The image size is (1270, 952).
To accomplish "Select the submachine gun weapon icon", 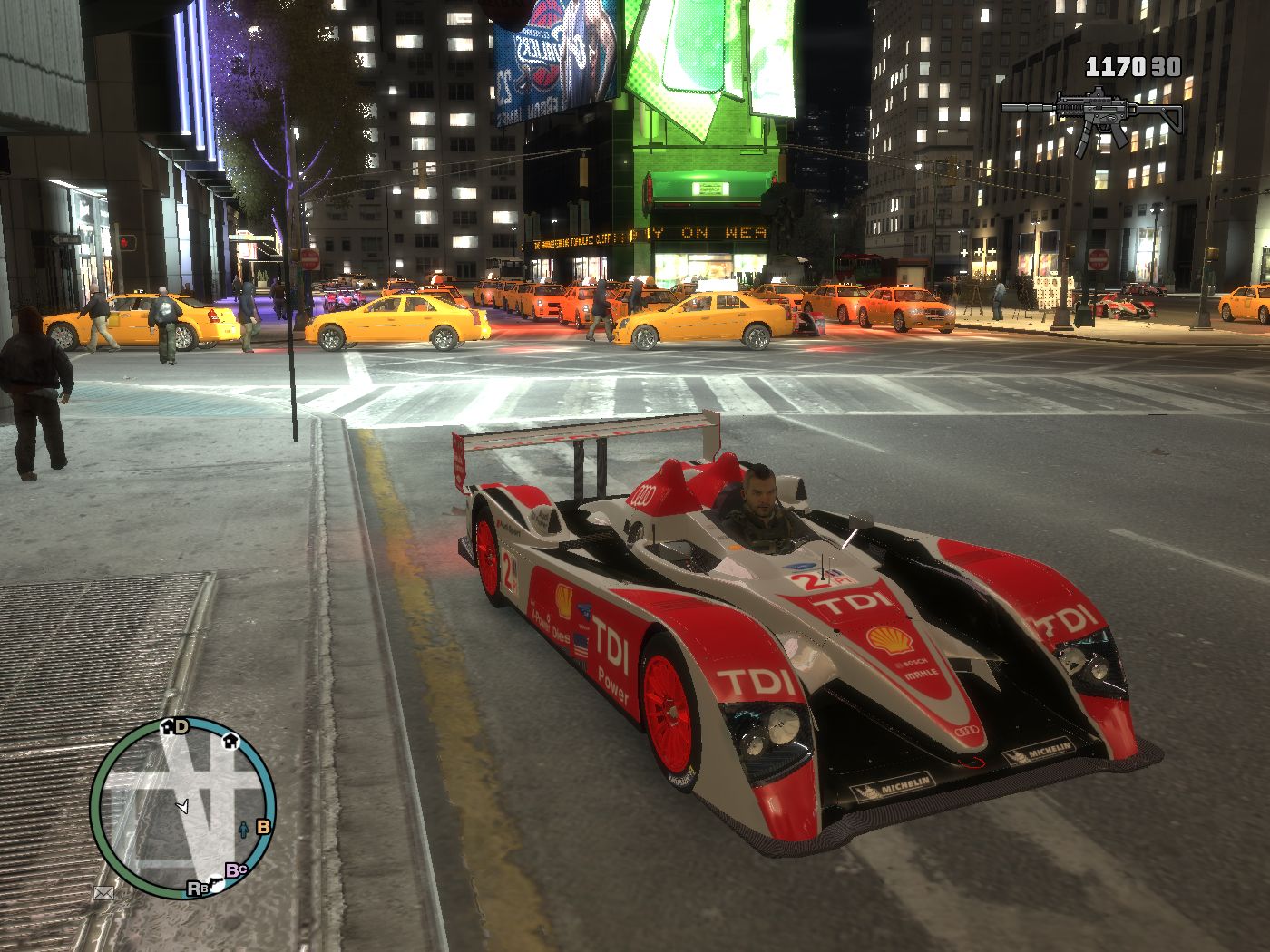I will tap(1092, 116).
